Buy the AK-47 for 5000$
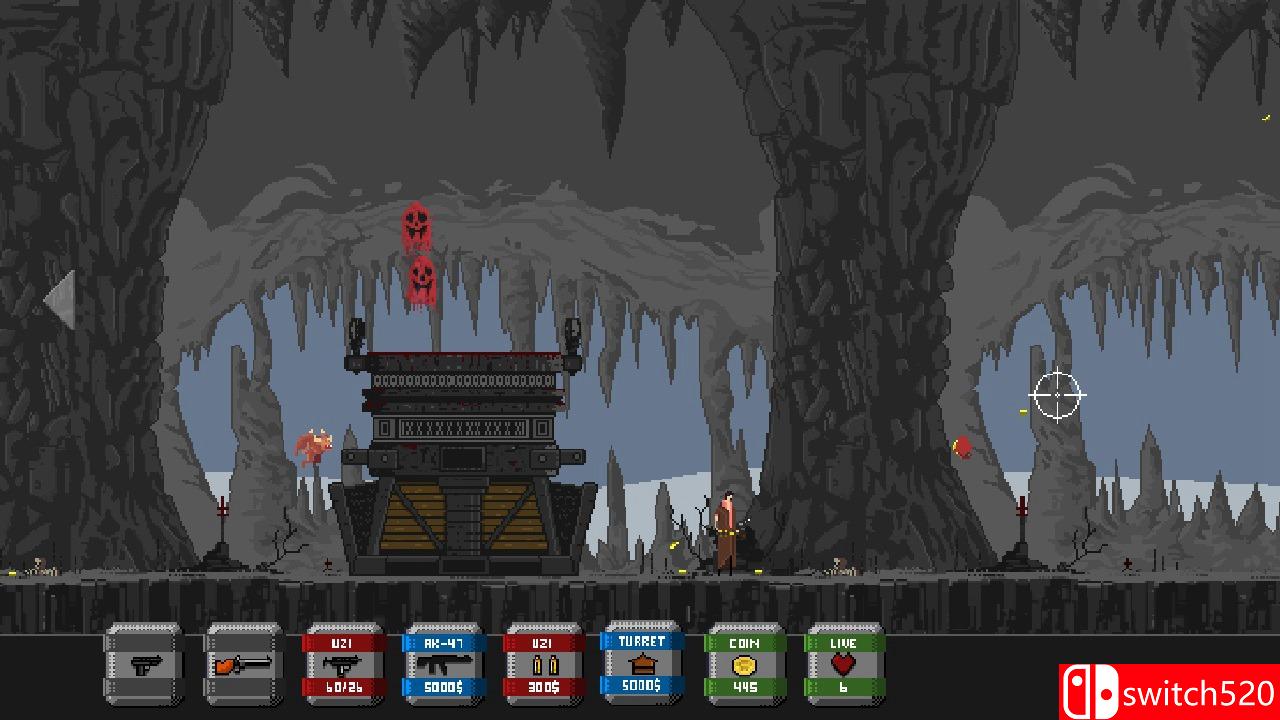Image resolution: width=1280 pixels, height=720 pixels. coord(444,664)
